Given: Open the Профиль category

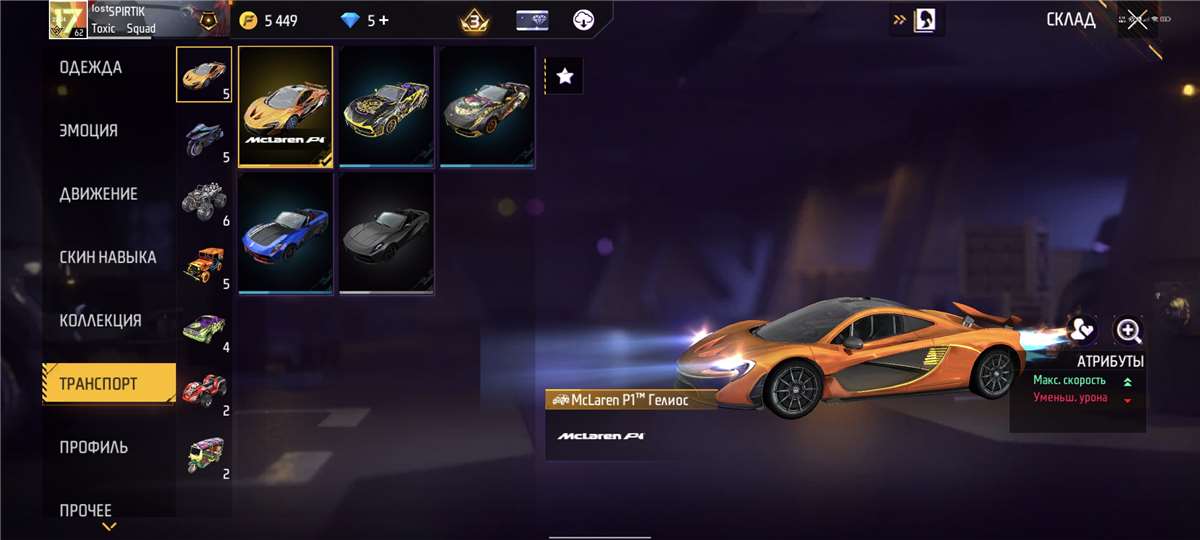Looking at the screenshot, I should [93, 447].
